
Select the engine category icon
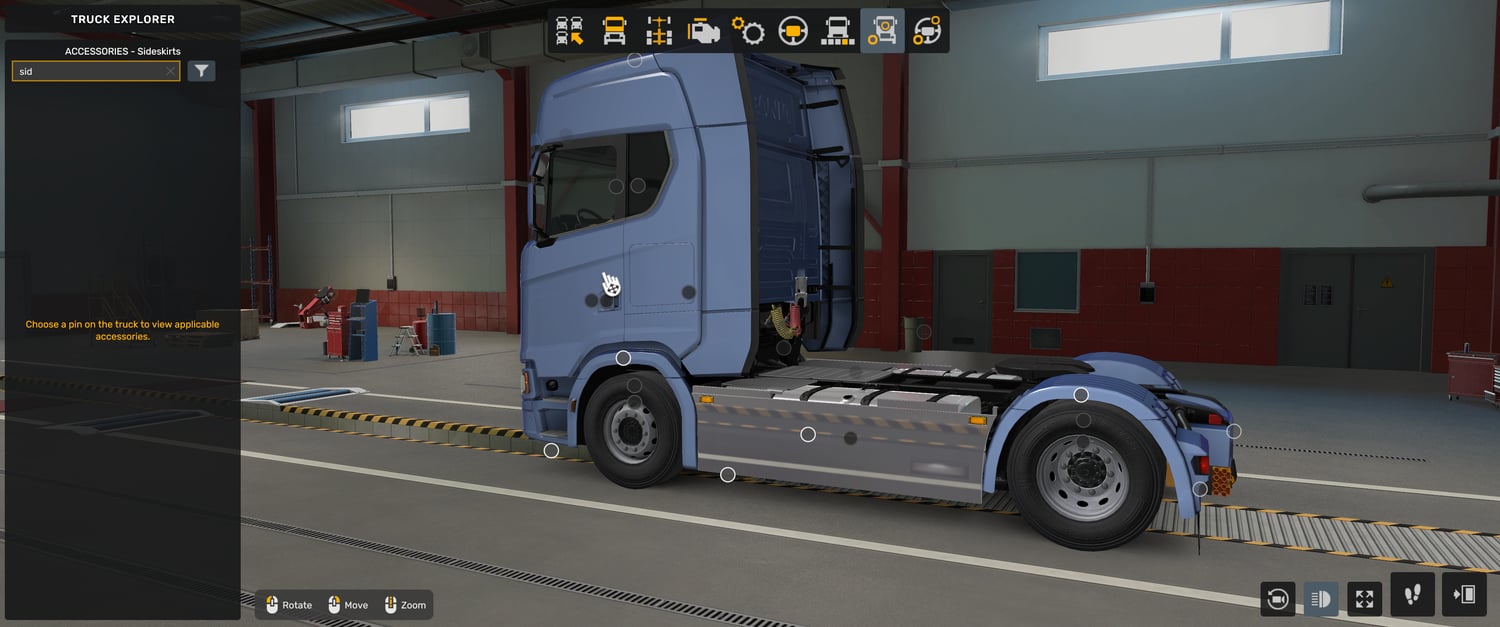704,31
